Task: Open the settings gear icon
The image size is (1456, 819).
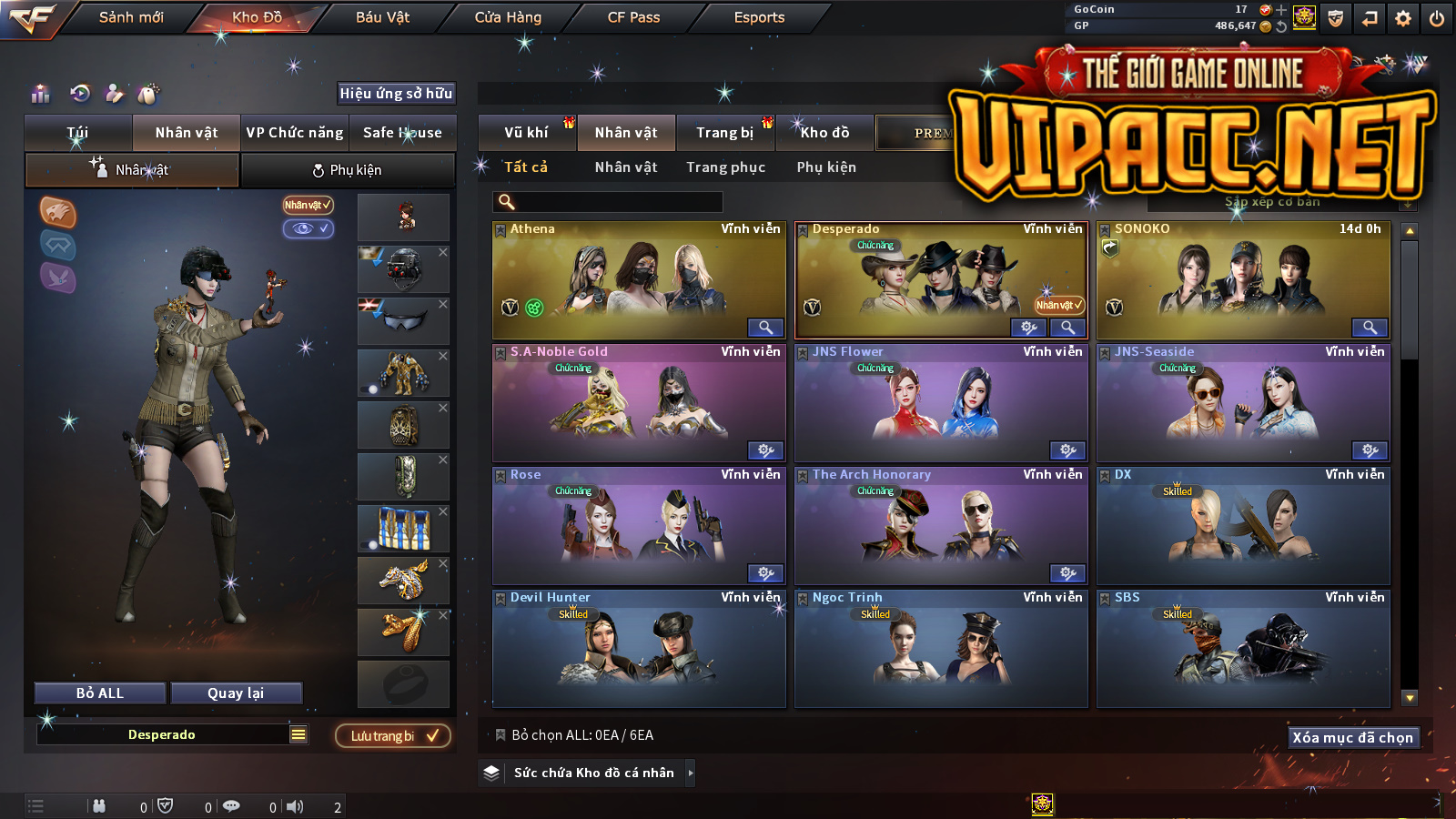Action: tap(1403, 18)
